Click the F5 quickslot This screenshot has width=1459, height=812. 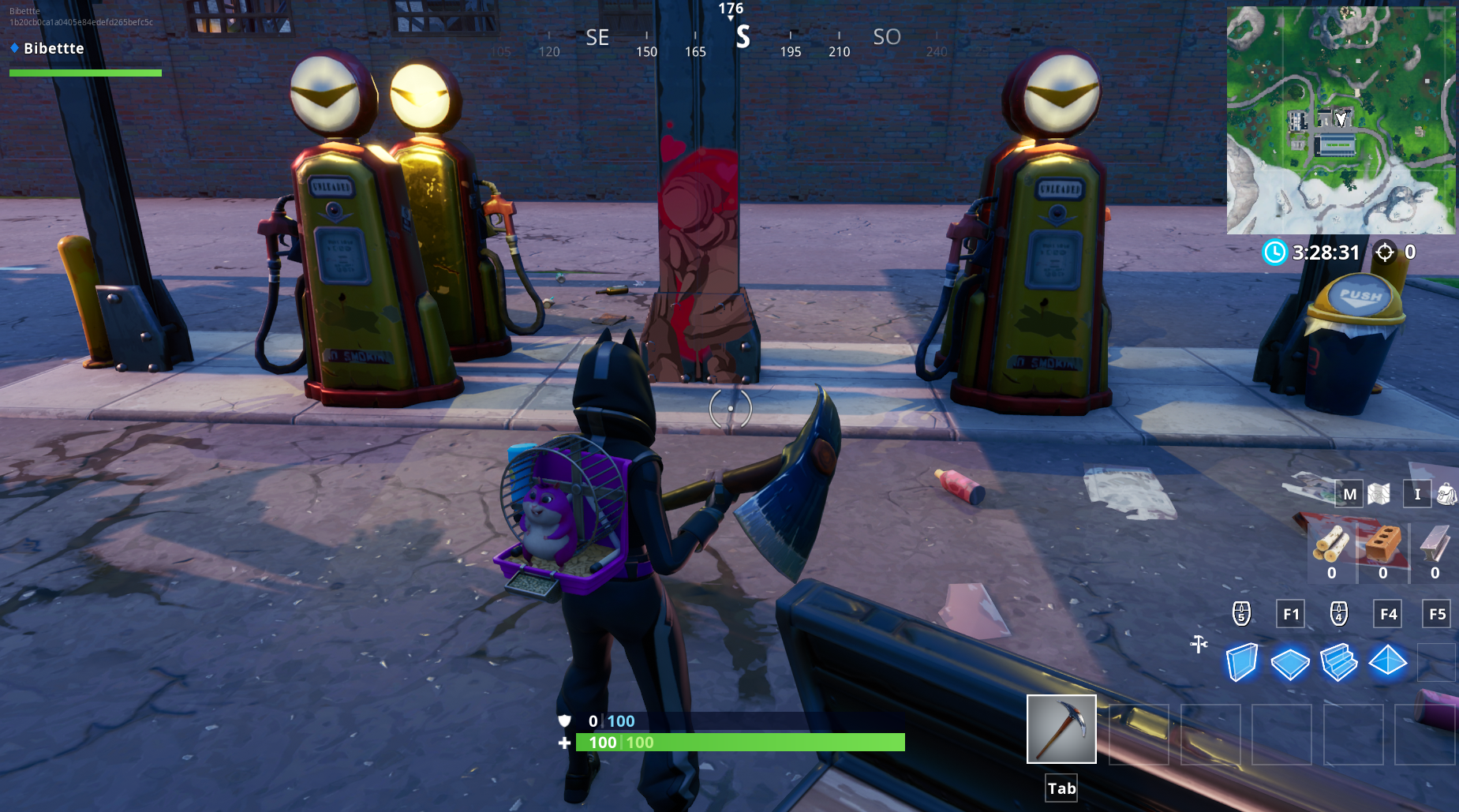(x=1435, y=614)
